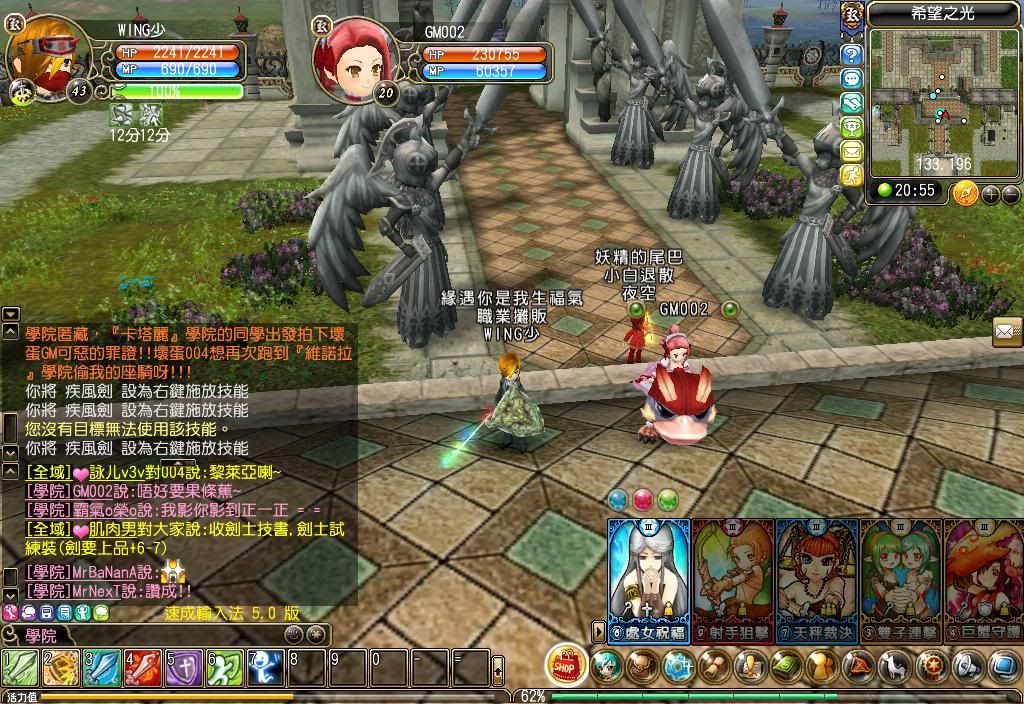Click the 學院 chat channel selector
This screenshot has height=704, width=1024.
pos(40,635)
